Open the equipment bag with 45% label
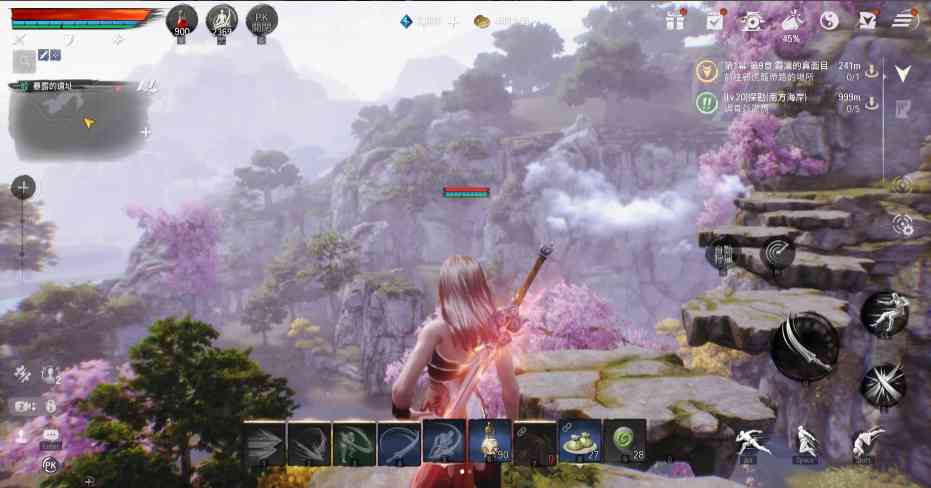The image size is (931, 488). 791,22
